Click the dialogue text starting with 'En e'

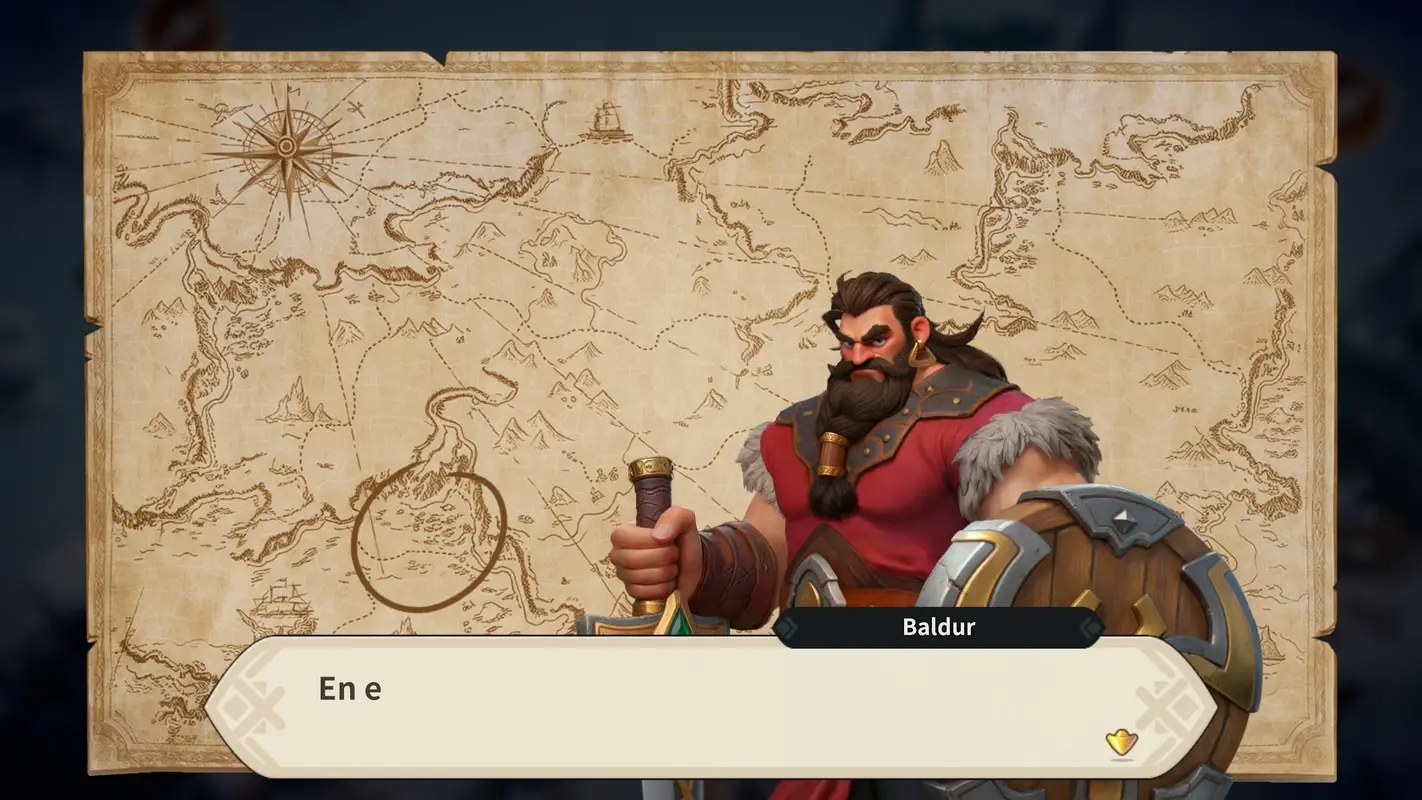(x=350, y=688)
